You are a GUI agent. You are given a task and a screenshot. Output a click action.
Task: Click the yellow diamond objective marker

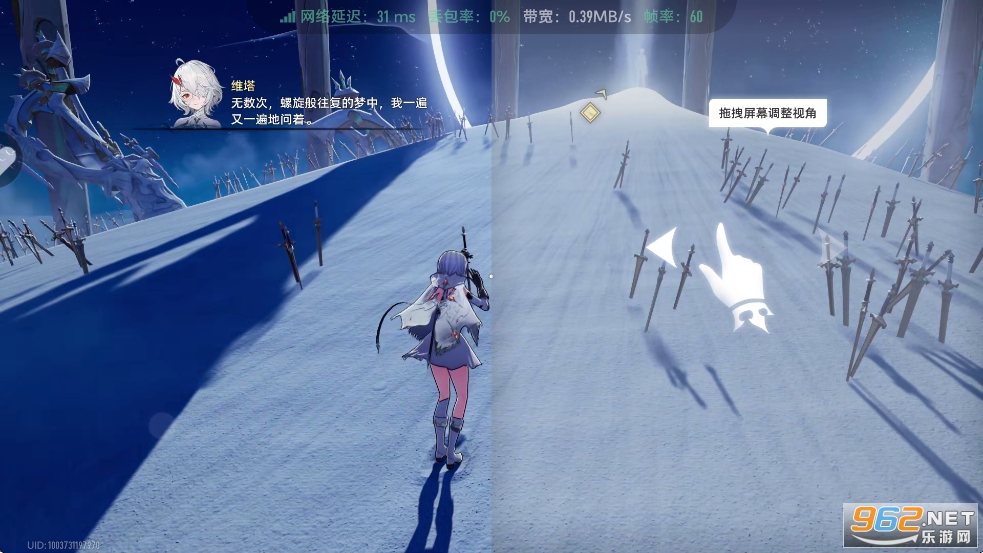click(591, 113)
